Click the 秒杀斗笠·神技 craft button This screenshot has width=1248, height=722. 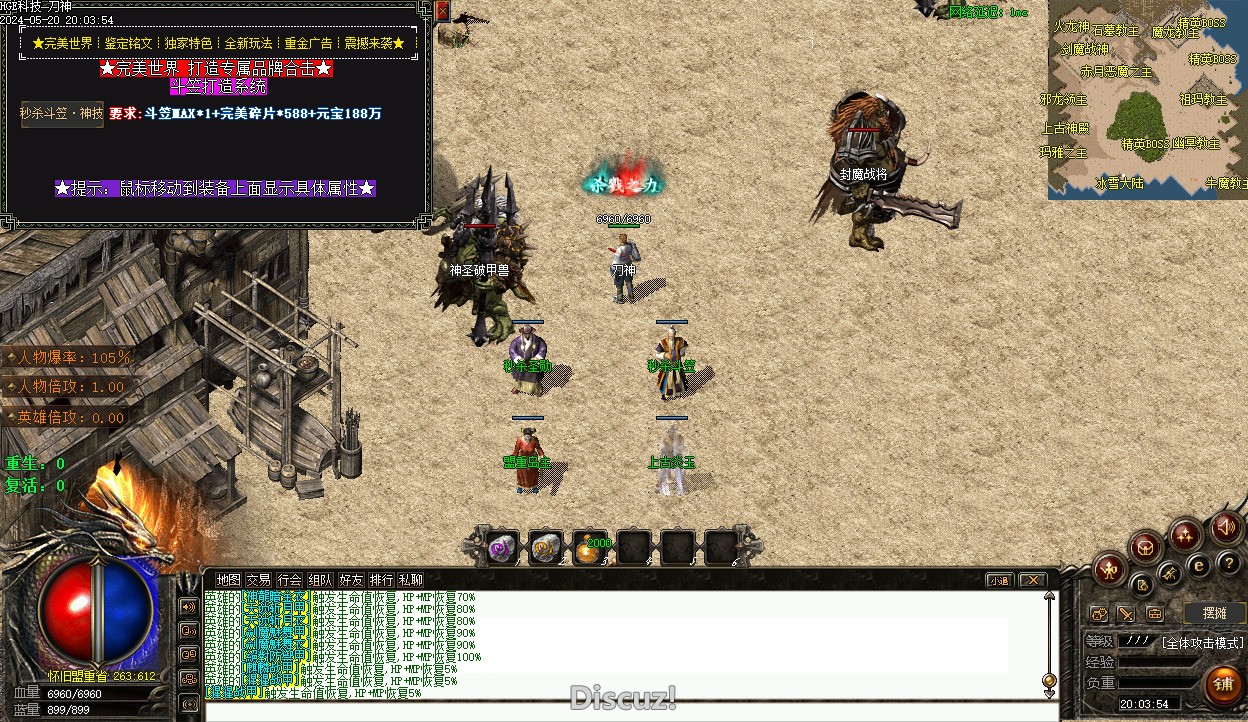(x=62, y=114)
